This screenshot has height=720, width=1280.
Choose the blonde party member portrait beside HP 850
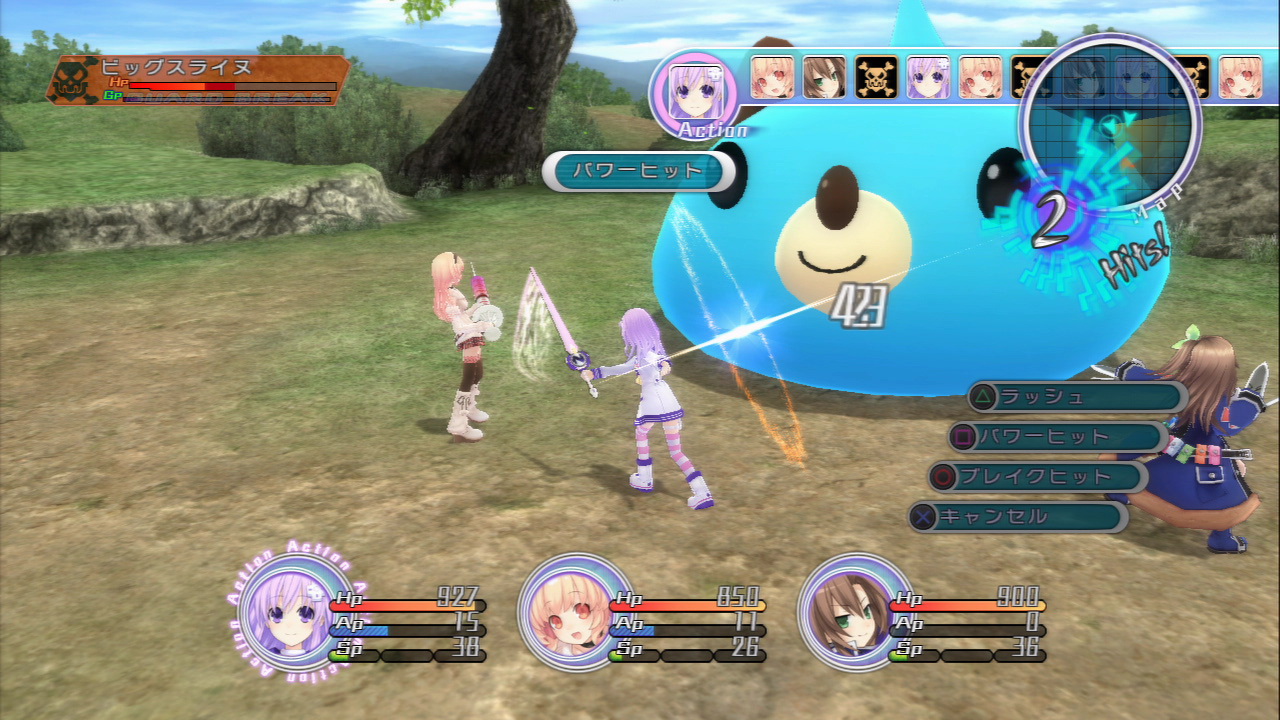click(566, 609)
